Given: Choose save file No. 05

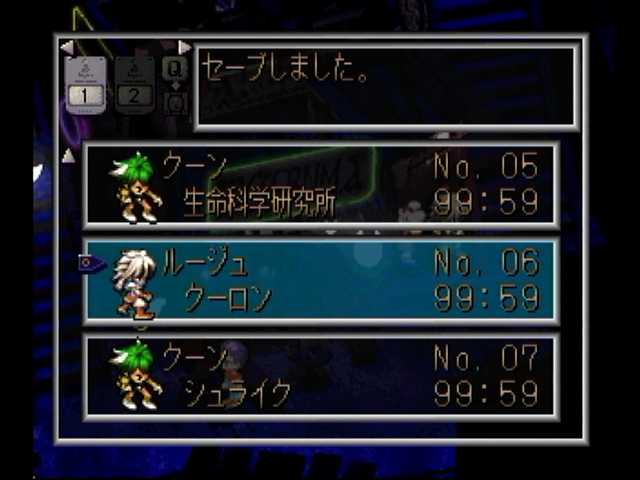Looking at the screenshot, I should (321, 184).
